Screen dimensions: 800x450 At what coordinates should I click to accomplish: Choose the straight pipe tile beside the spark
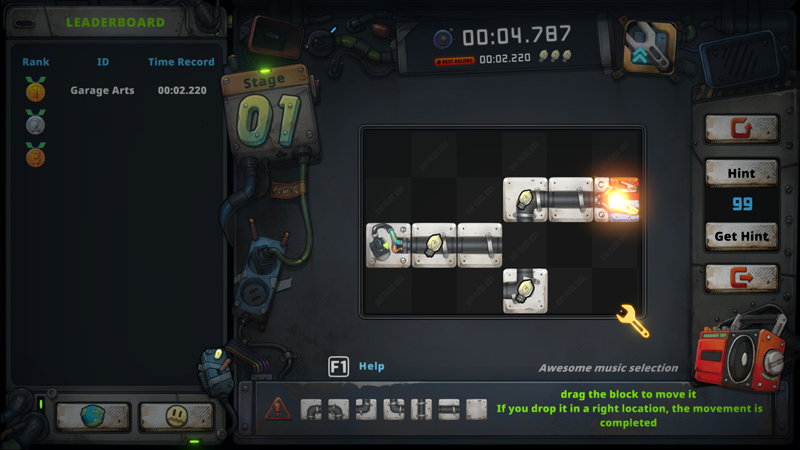pos(571,199)
